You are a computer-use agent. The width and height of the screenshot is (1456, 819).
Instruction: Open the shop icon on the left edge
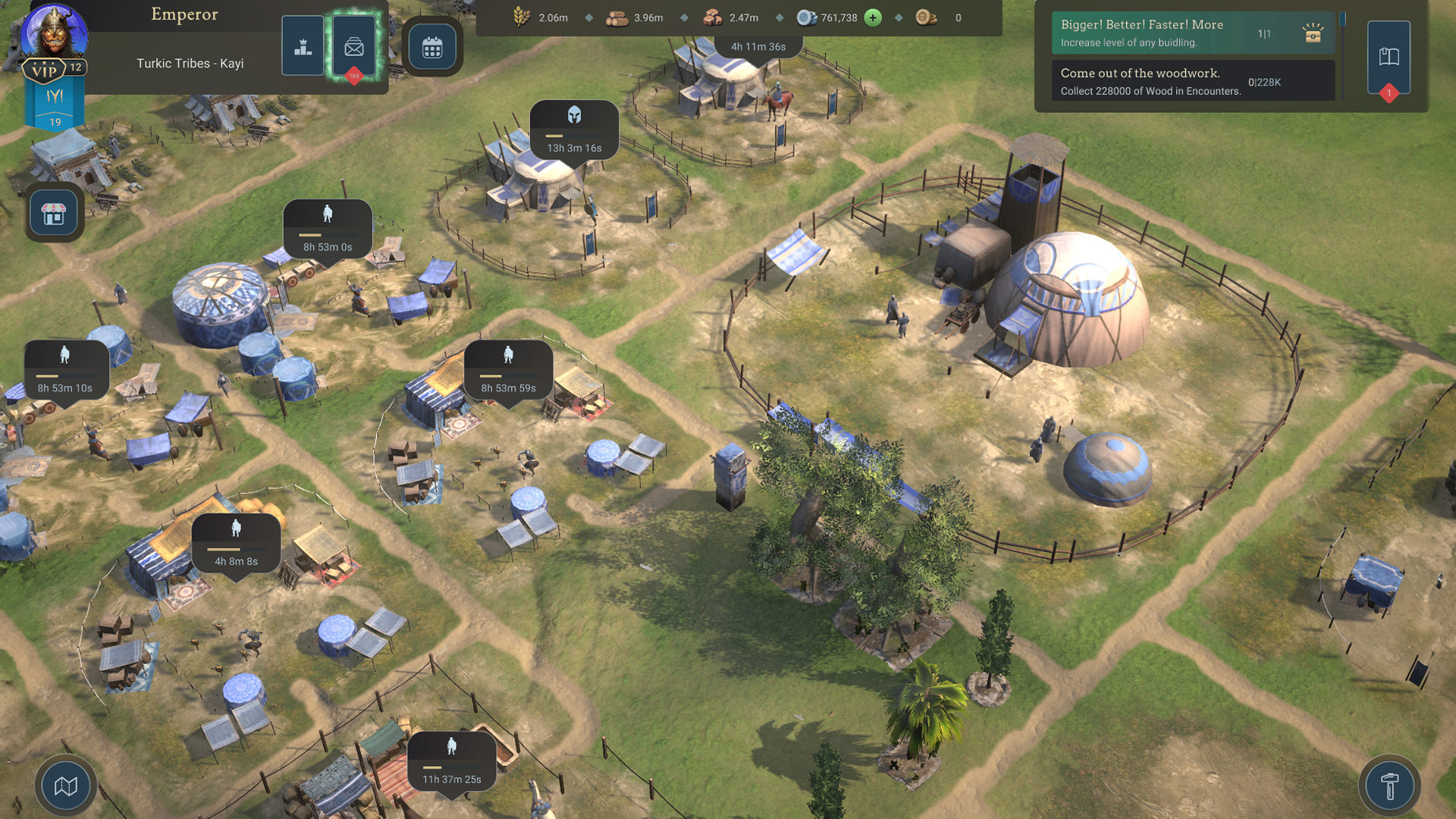pyautogui.click(x=53, y=212)
